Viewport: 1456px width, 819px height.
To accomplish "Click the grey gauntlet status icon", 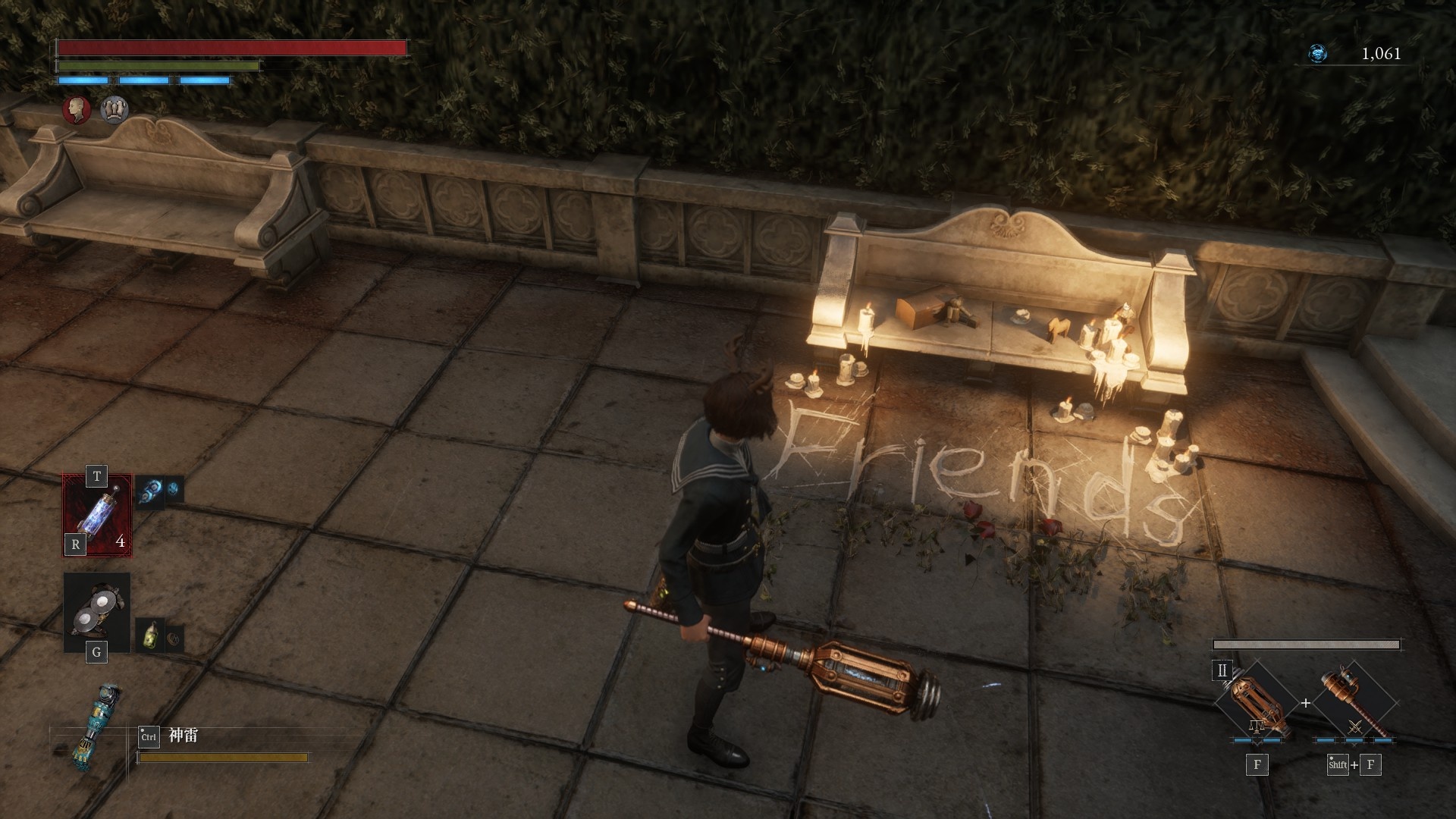I will [115, 110].
